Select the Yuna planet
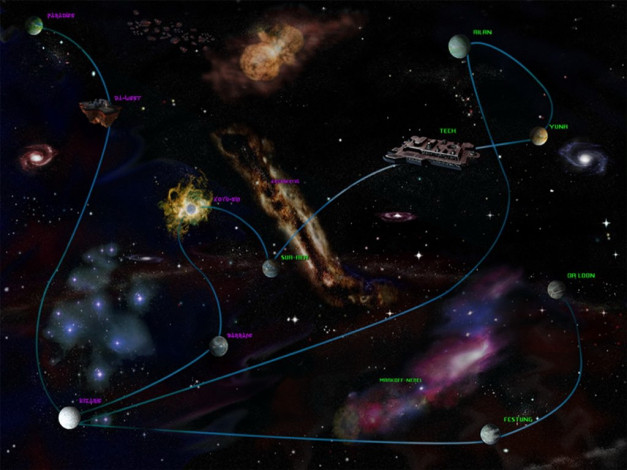This screenshot has height=470, width=627. click(540, 136)
